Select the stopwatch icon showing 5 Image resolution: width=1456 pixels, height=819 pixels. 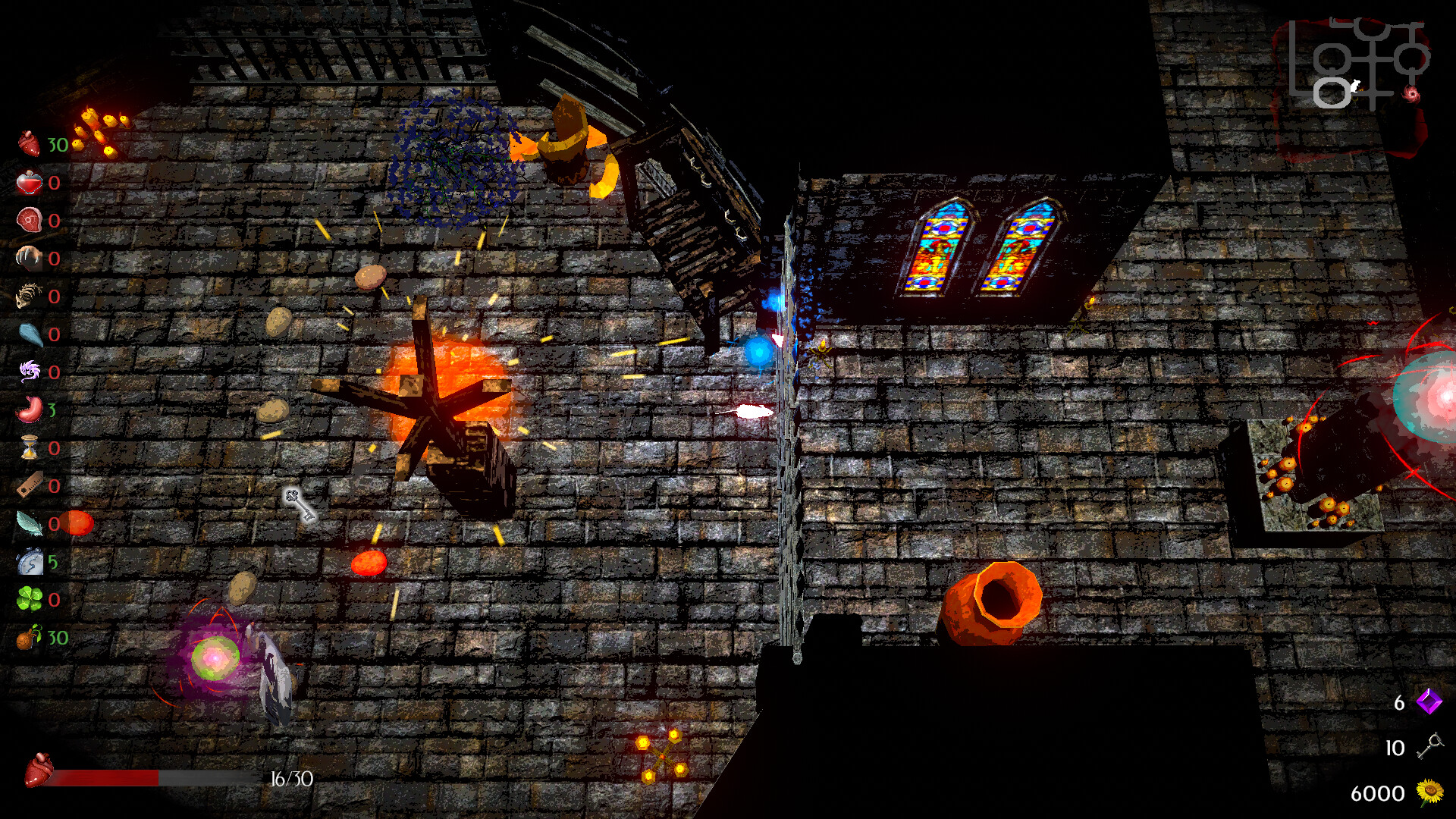click(28, 558)
